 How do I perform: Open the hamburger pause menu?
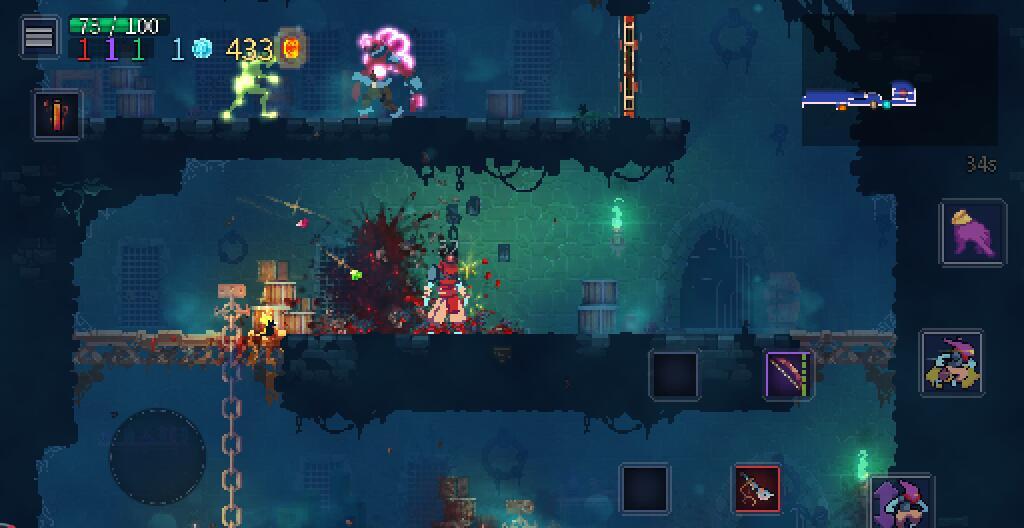(39, 36)
